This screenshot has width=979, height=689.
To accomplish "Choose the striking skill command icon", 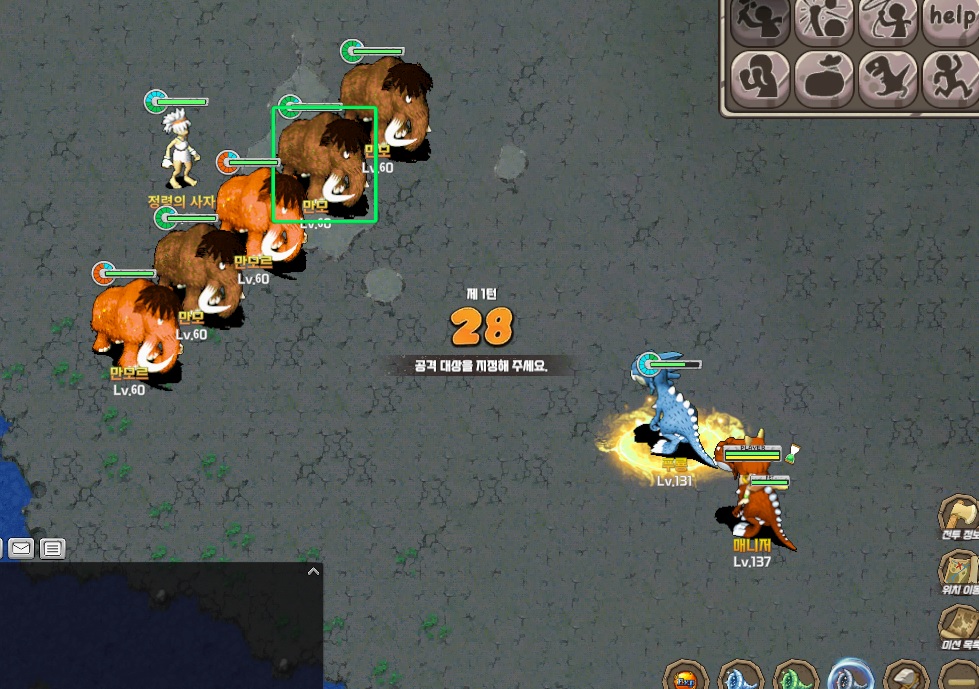I will (x=824, y=20).
